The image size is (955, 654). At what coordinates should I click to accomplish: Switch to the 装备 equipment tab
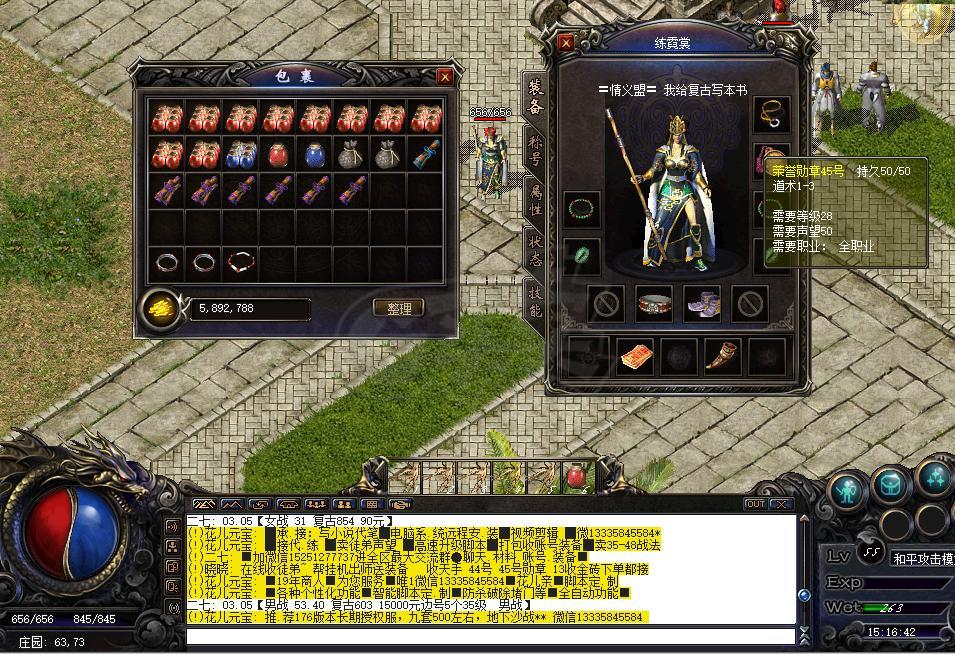[535, 95]
